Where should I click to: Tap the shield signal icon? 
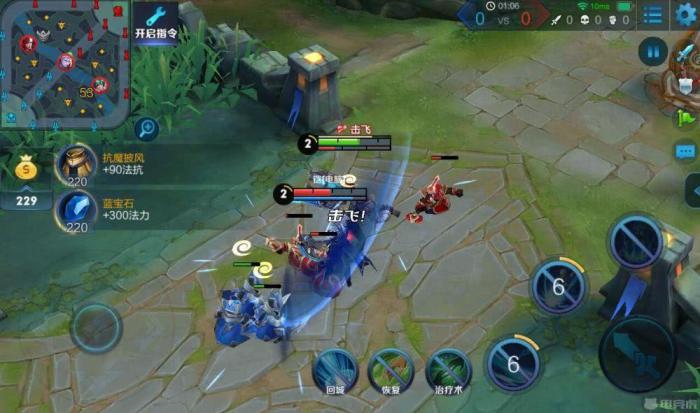[685, 85]
